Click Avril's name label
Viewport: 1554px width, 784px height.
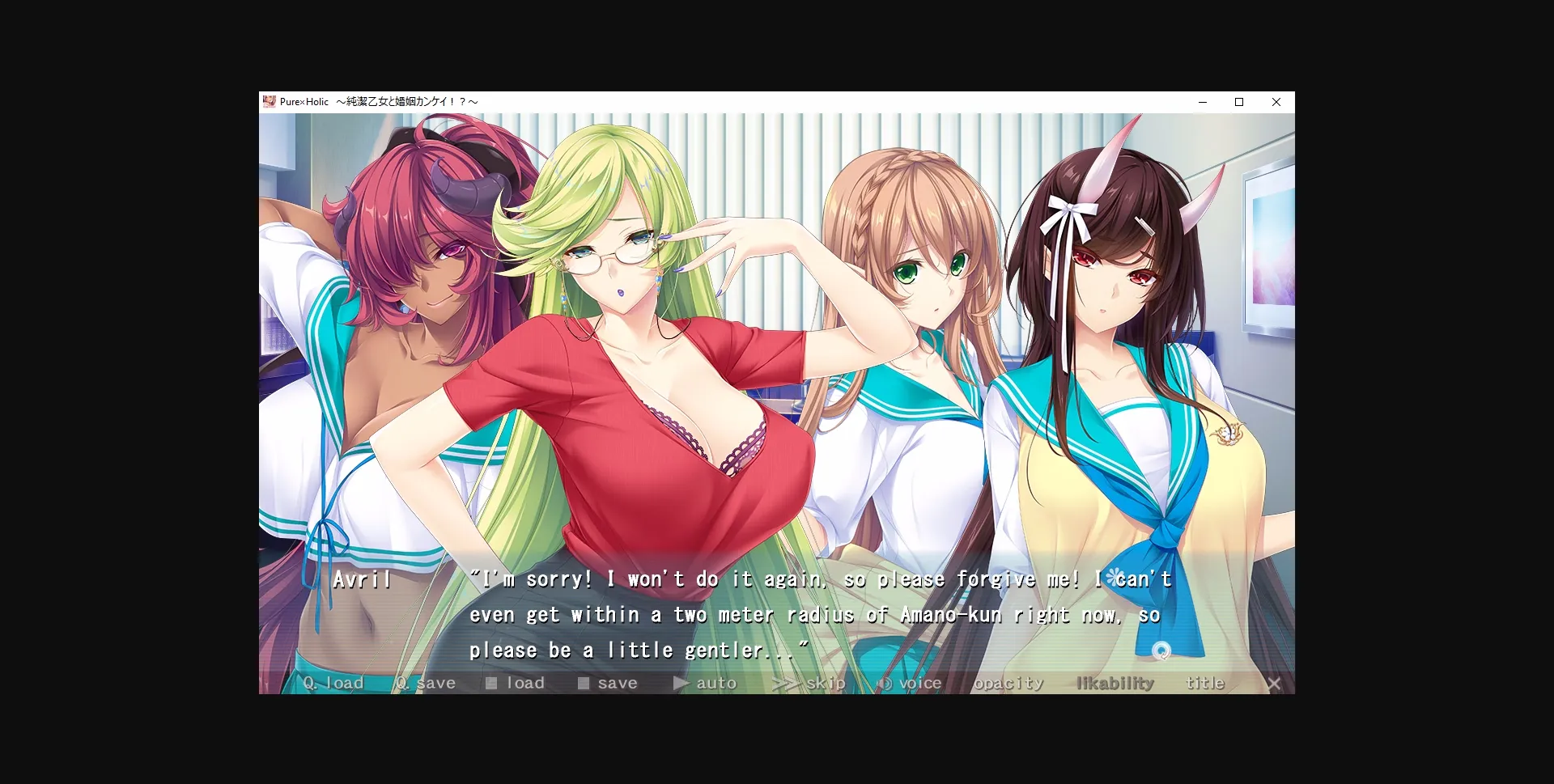pos(362,579)
